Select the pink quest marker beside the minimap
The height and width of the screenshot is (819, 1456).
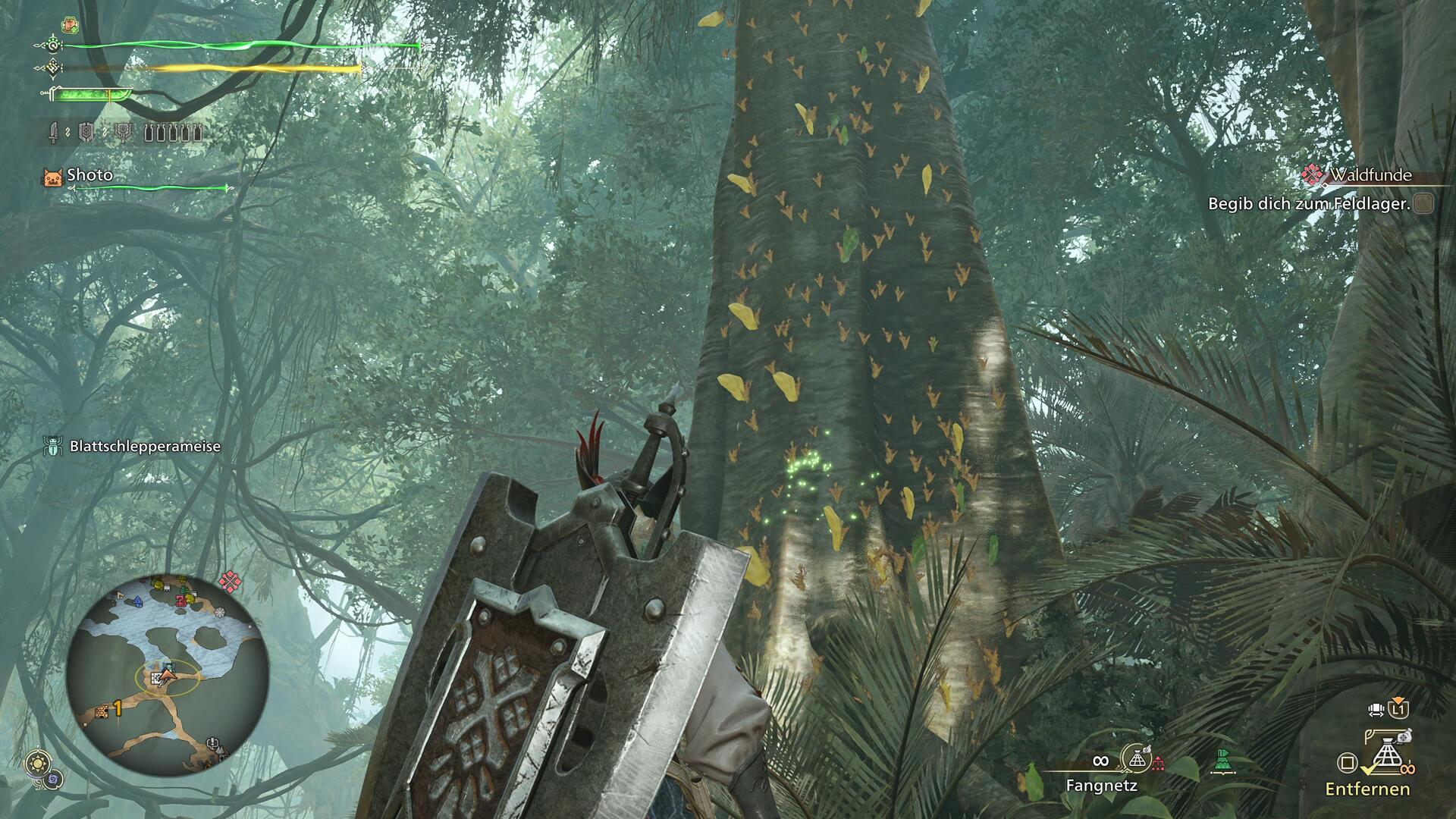[x=229, y=582]
